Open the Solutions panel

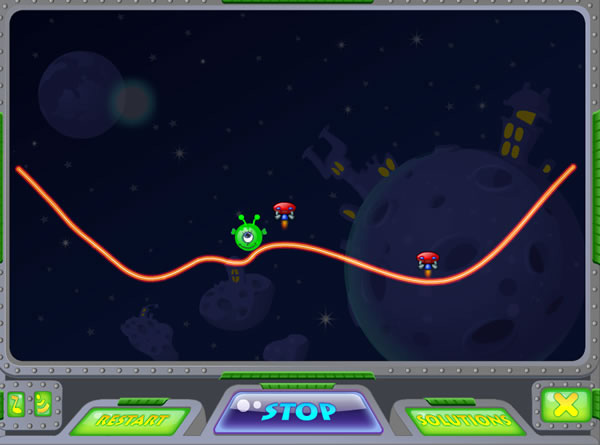tap(464, 420)
